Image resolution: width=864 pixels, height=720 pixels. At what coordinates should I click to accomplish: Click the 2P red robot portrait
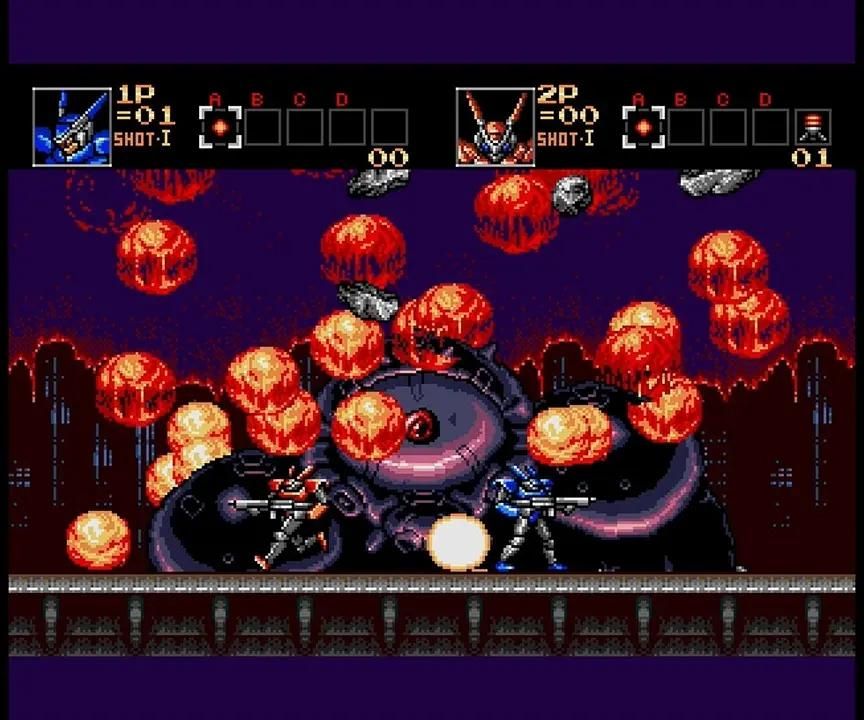point(495,126)
